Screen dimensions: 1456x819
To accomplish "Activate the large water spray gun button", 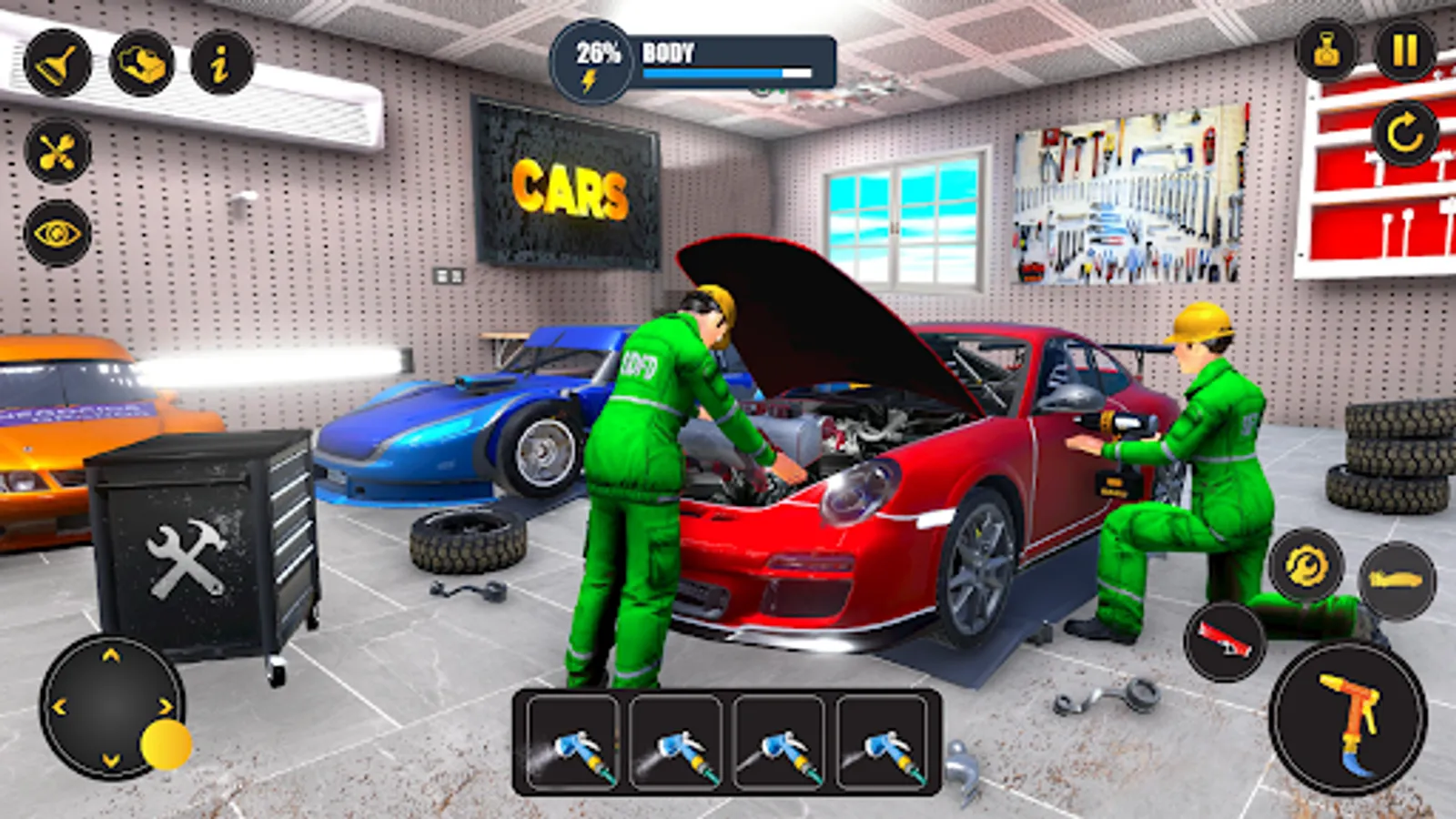I will tap(1348, 717).
